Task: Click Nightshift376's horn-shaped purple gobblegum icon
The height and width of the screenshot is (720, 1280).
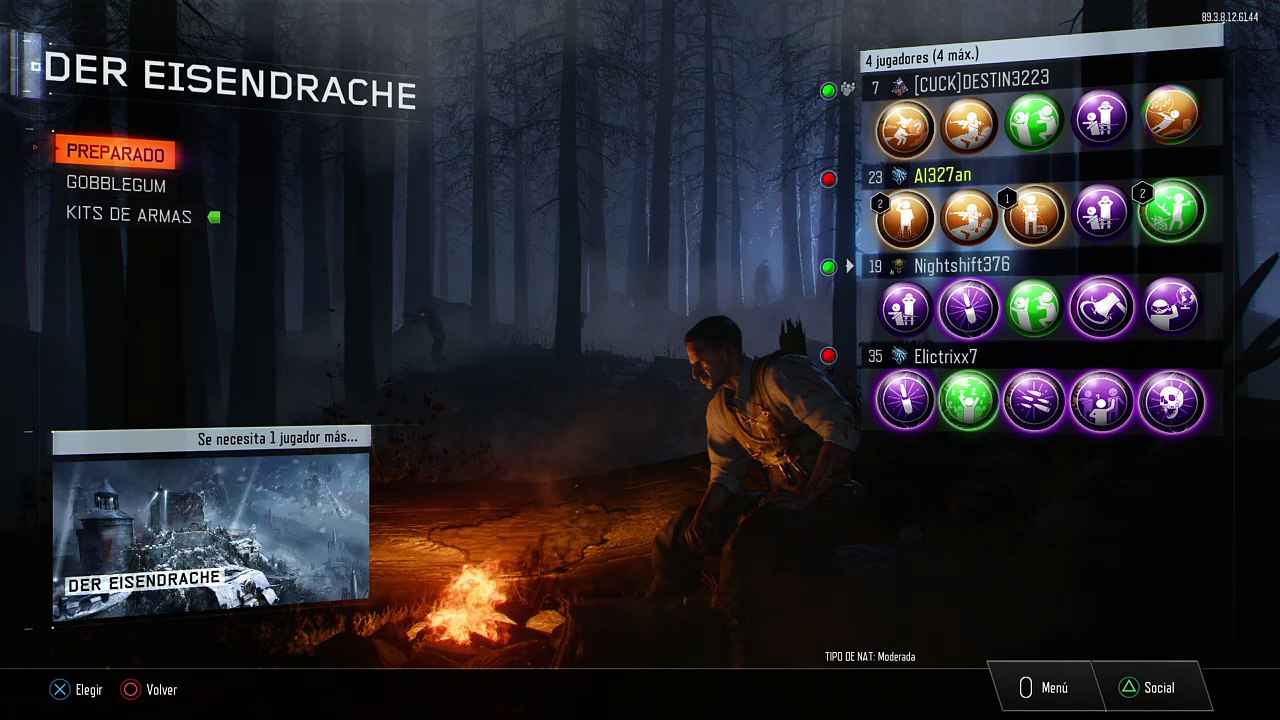Action: 1101,307
